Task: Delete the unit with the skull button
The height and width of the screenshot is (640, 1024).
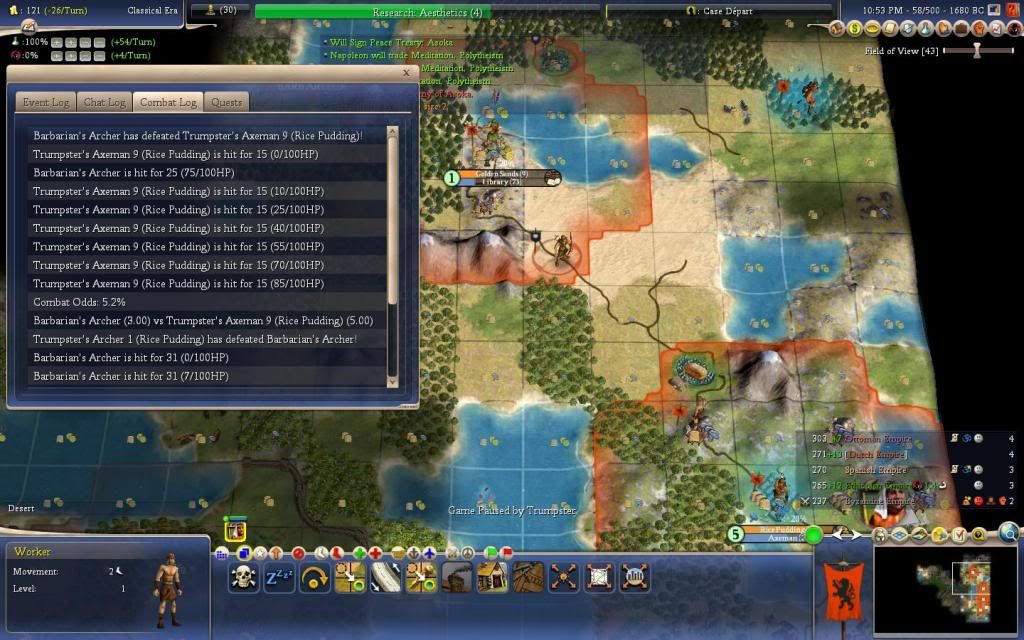Action: coord(243,577)
